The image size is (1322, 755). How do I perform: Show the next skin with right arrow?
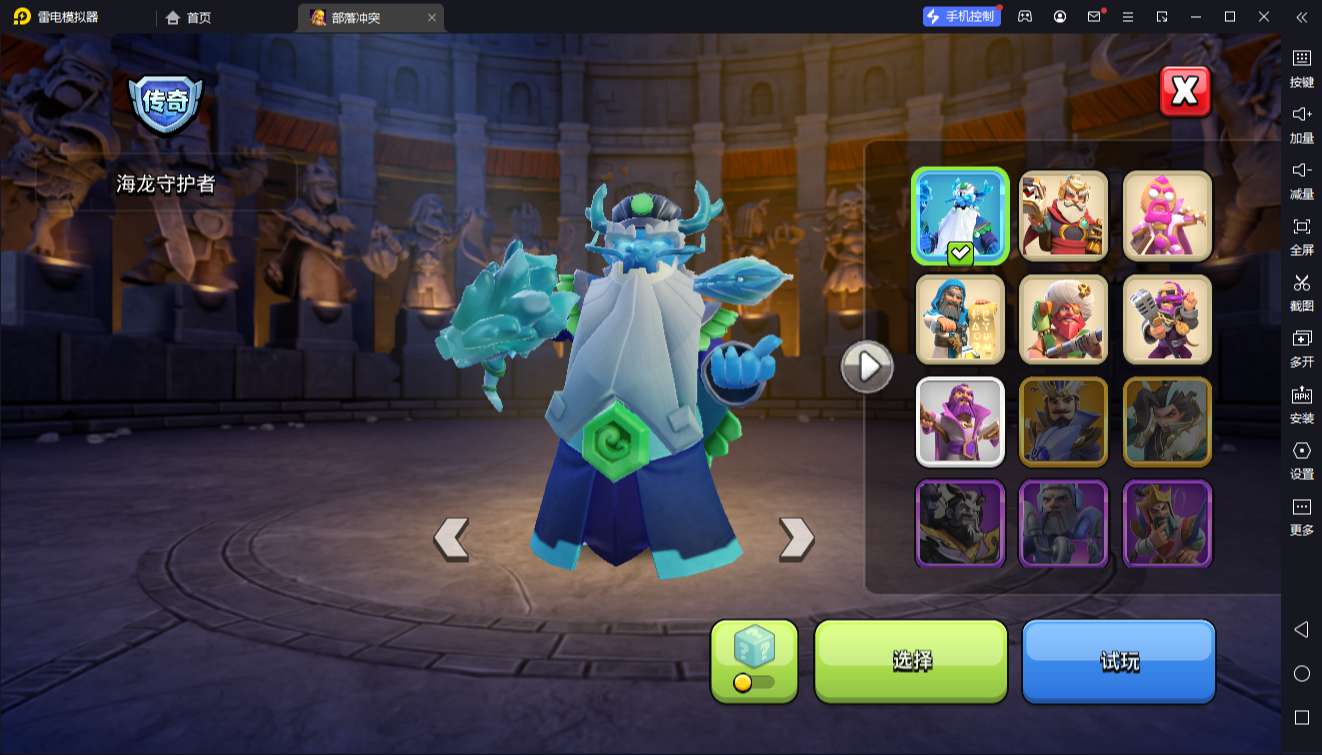tap(796, 539)
